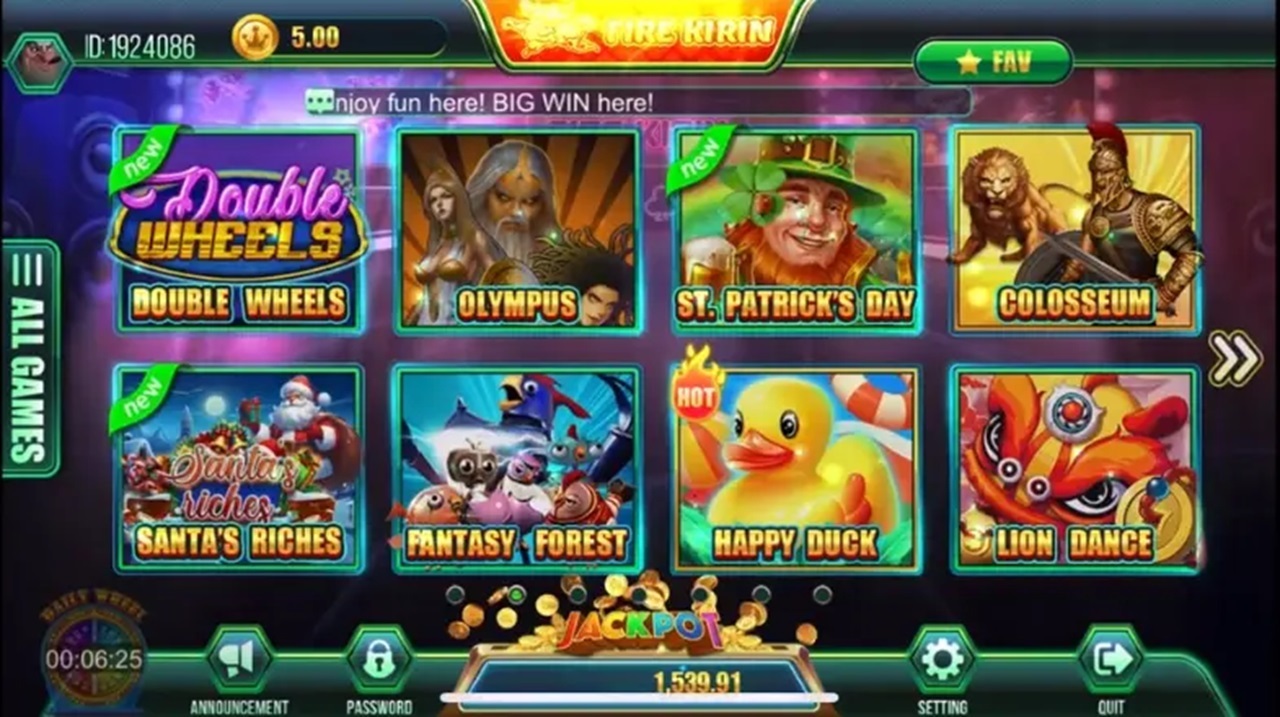Open the Setting gear menu
Screen dimensions: 1280x717
coord(942,660)
